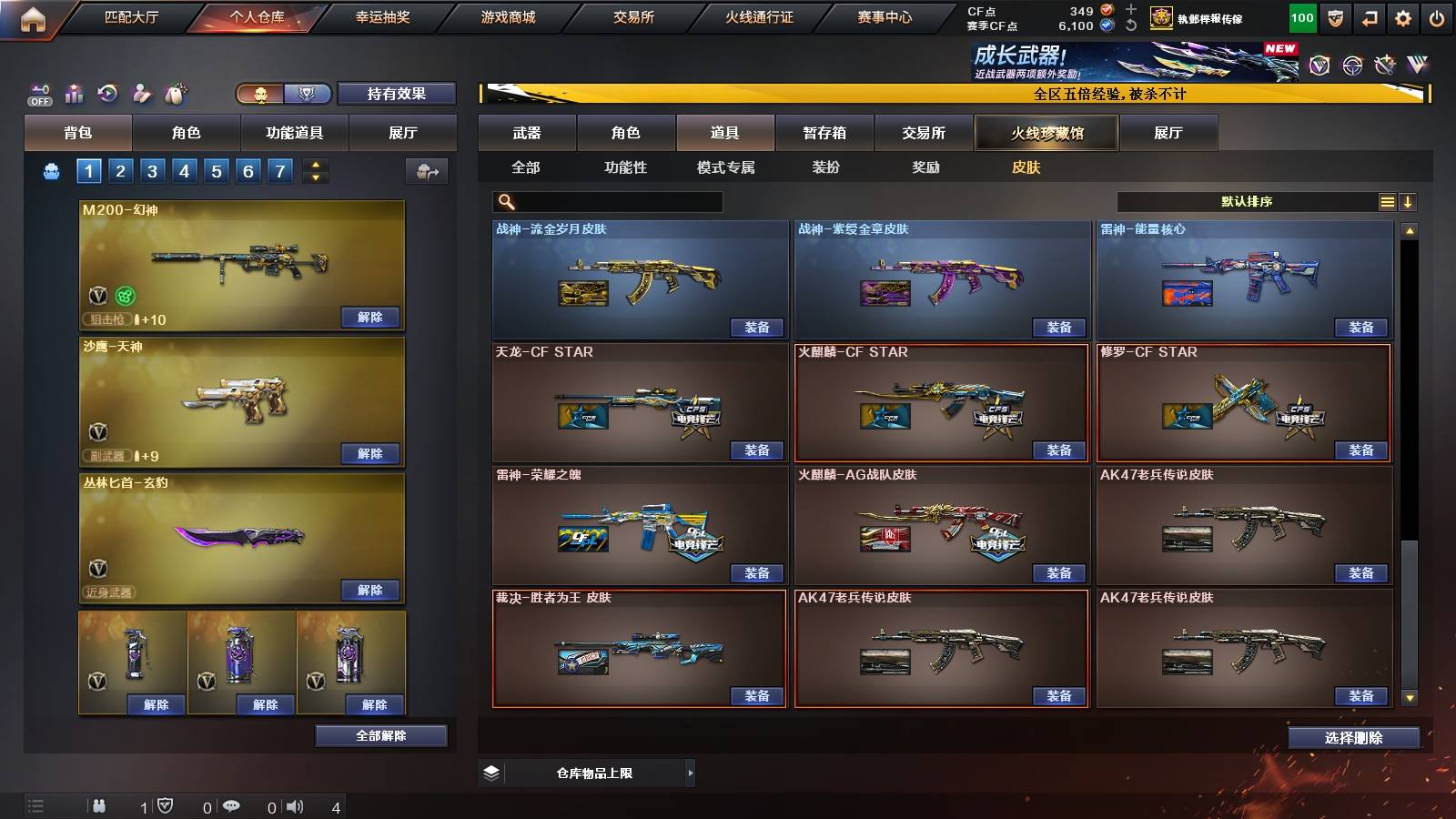Switch to the 火线珍藏馆 tab
The image size is (1456, 819).
pos(1045,133)
